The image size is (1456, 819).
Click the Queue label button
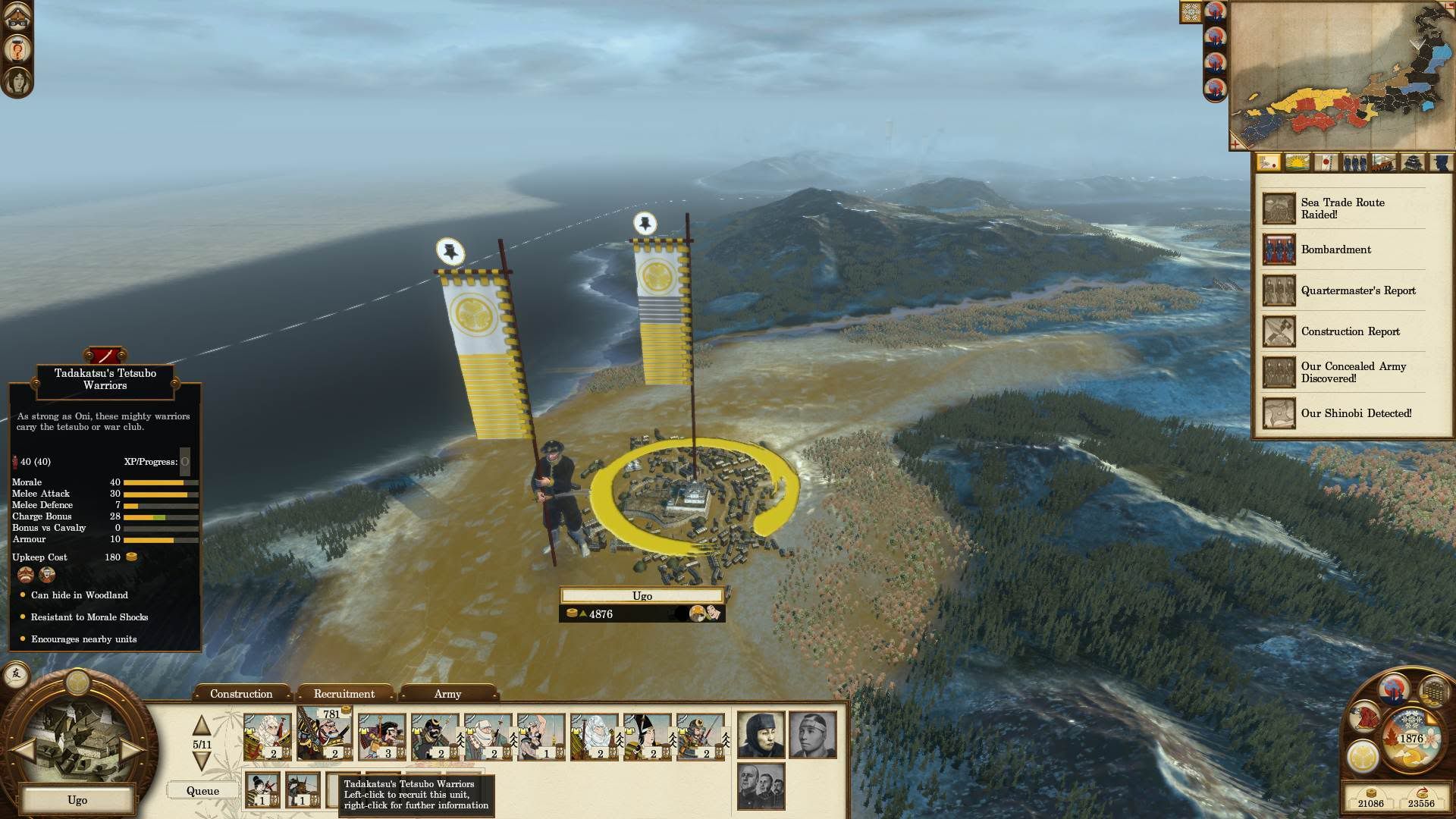tap(202, 791)
